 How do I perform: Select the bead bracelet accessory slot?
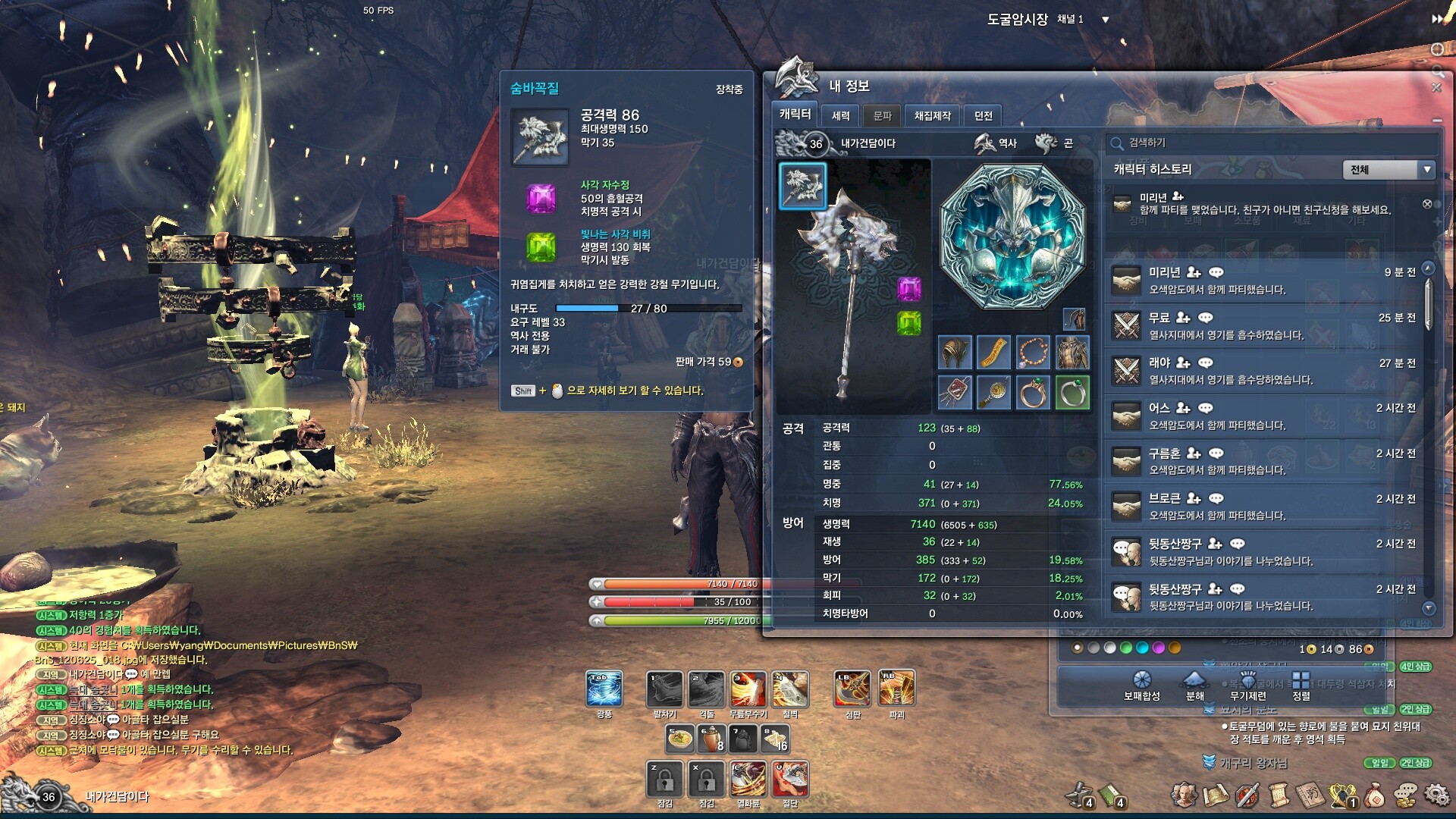click(x=1033, y=353)
